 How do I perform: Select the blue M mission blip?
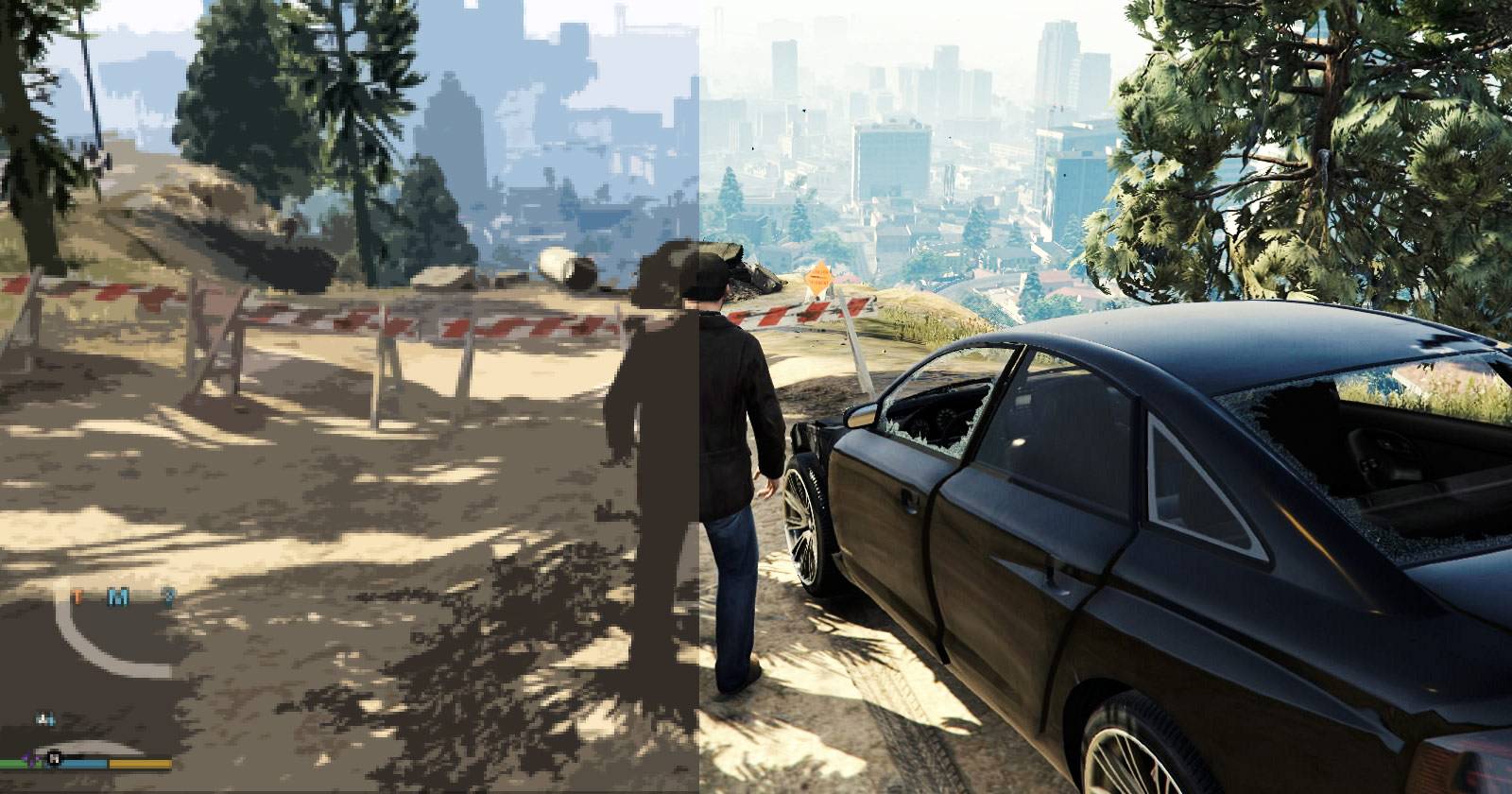[x=117, y=596]
